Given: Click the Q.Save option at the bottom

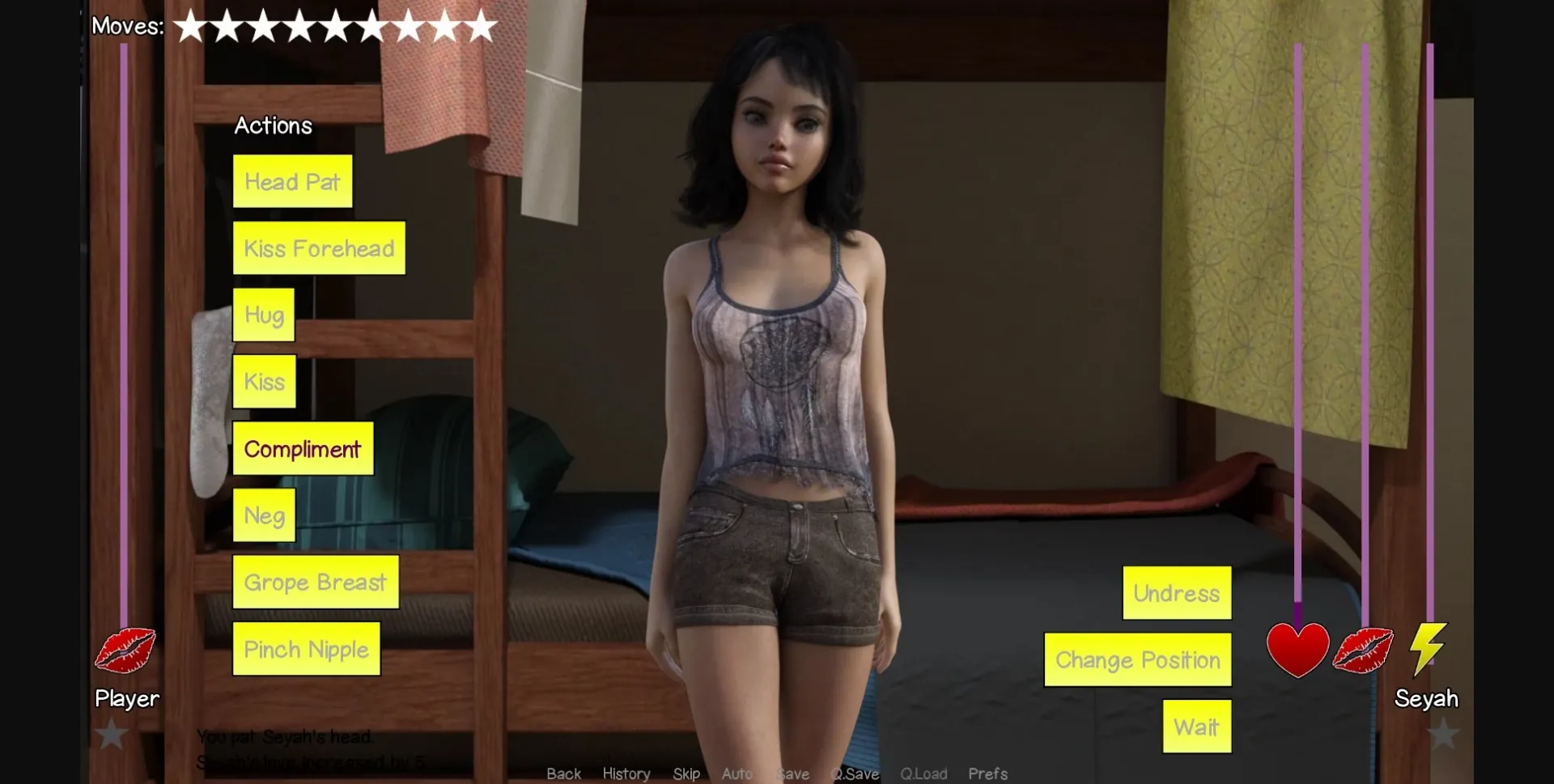Looking at the screenshot, I should click(856, 773).
